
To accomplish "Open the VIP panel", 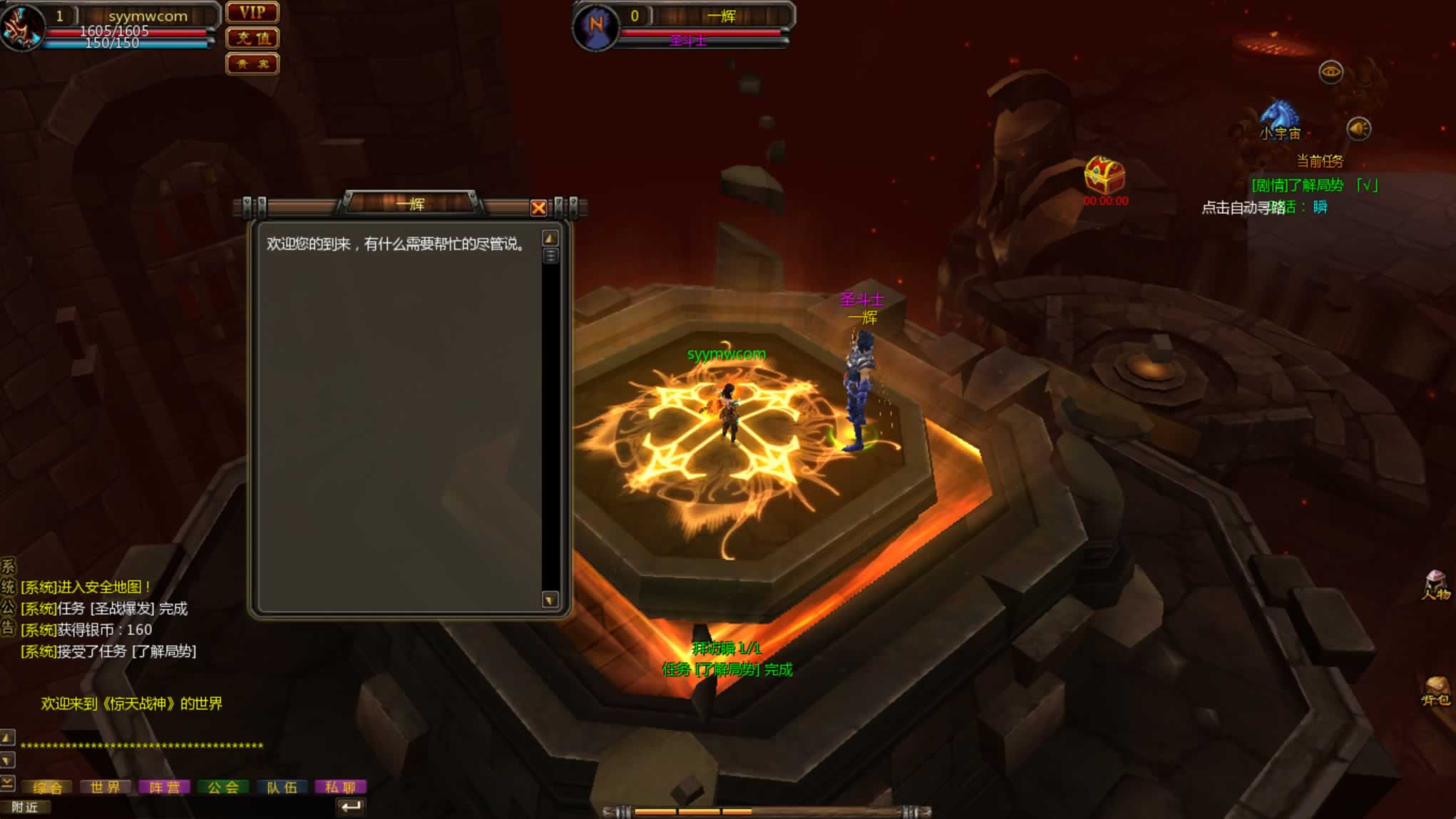I will 252,13.
